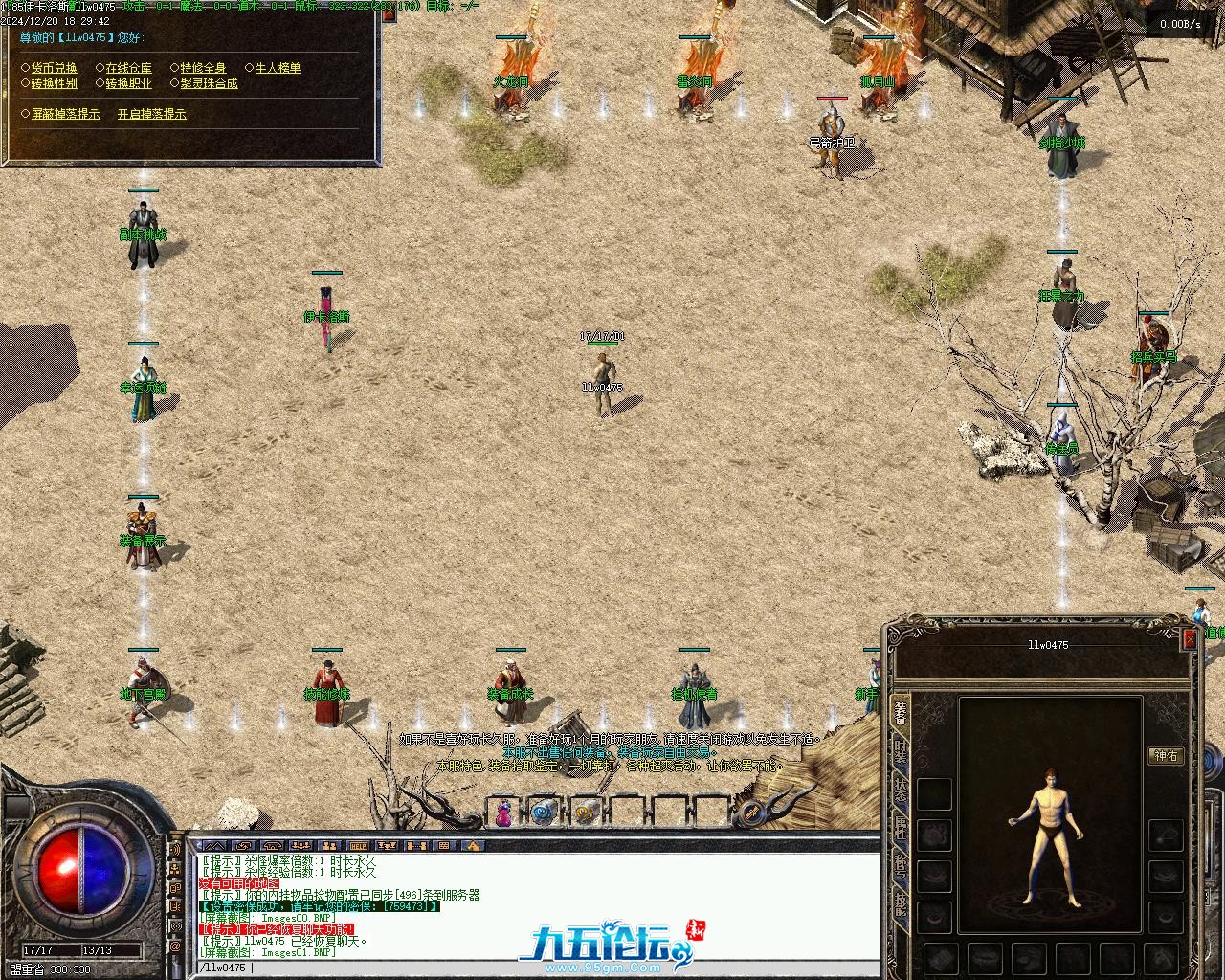Open the 聚灵珠合成 synthesis option

209,83
